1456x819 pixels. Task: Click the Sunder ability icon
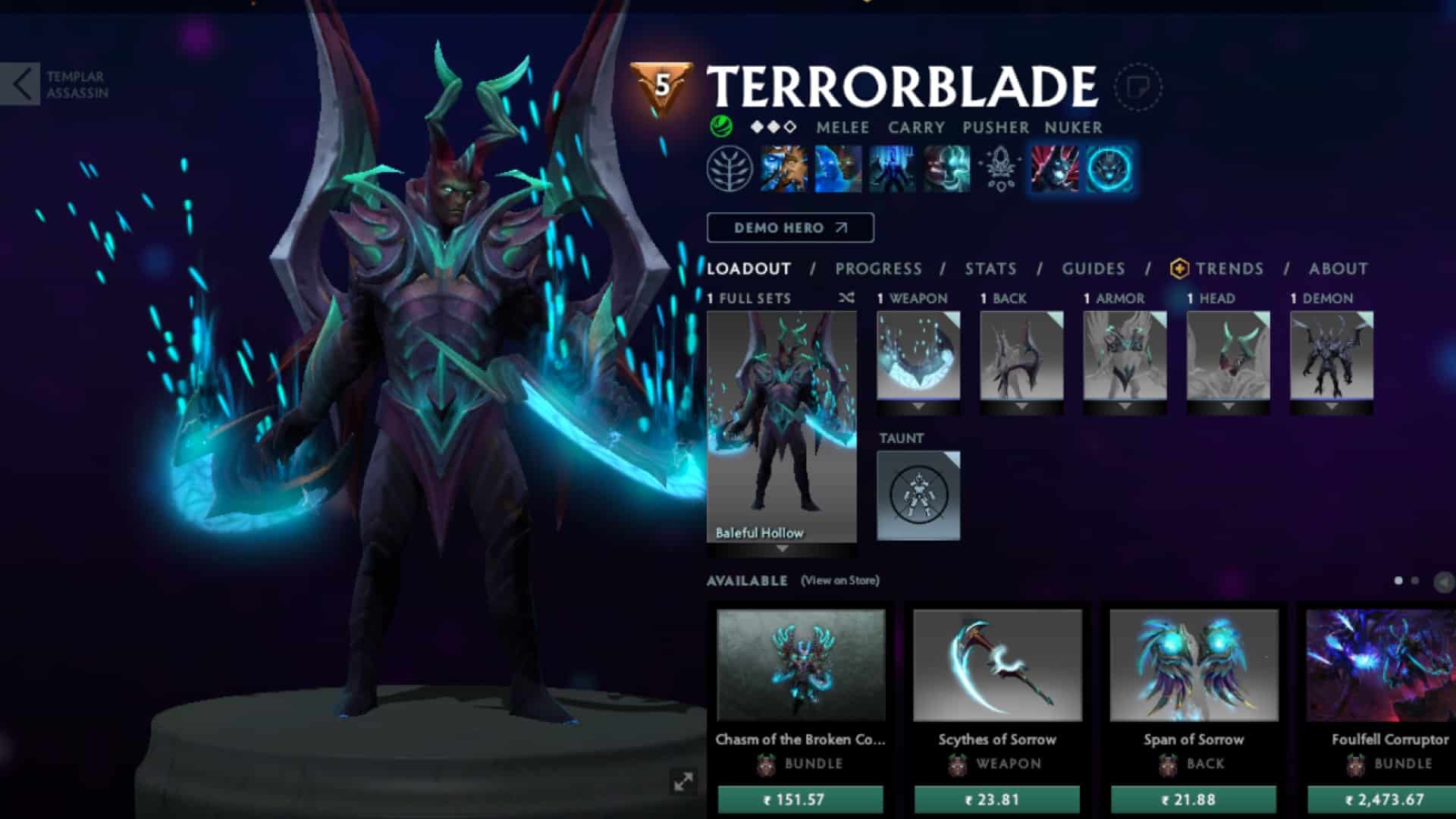coord(946,168)
